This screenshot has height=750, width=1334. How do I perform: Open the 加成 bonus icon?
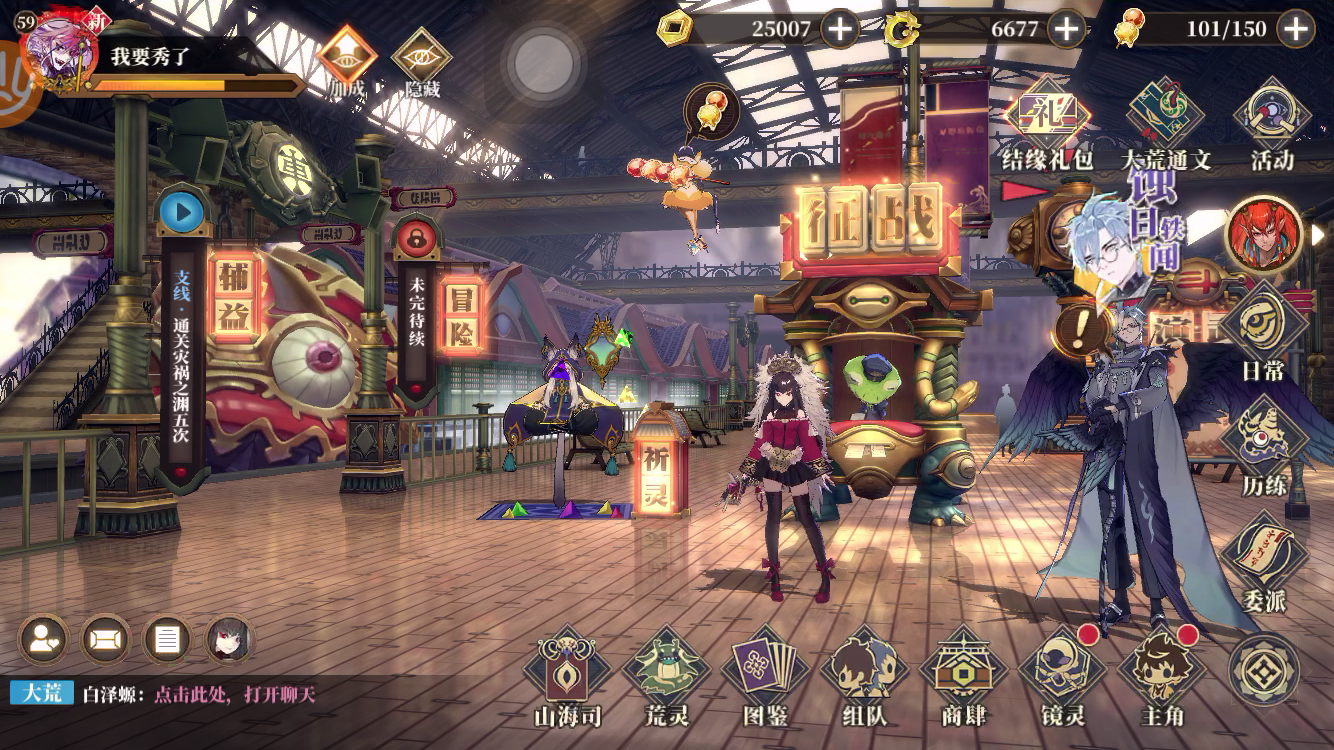point(347,58)
